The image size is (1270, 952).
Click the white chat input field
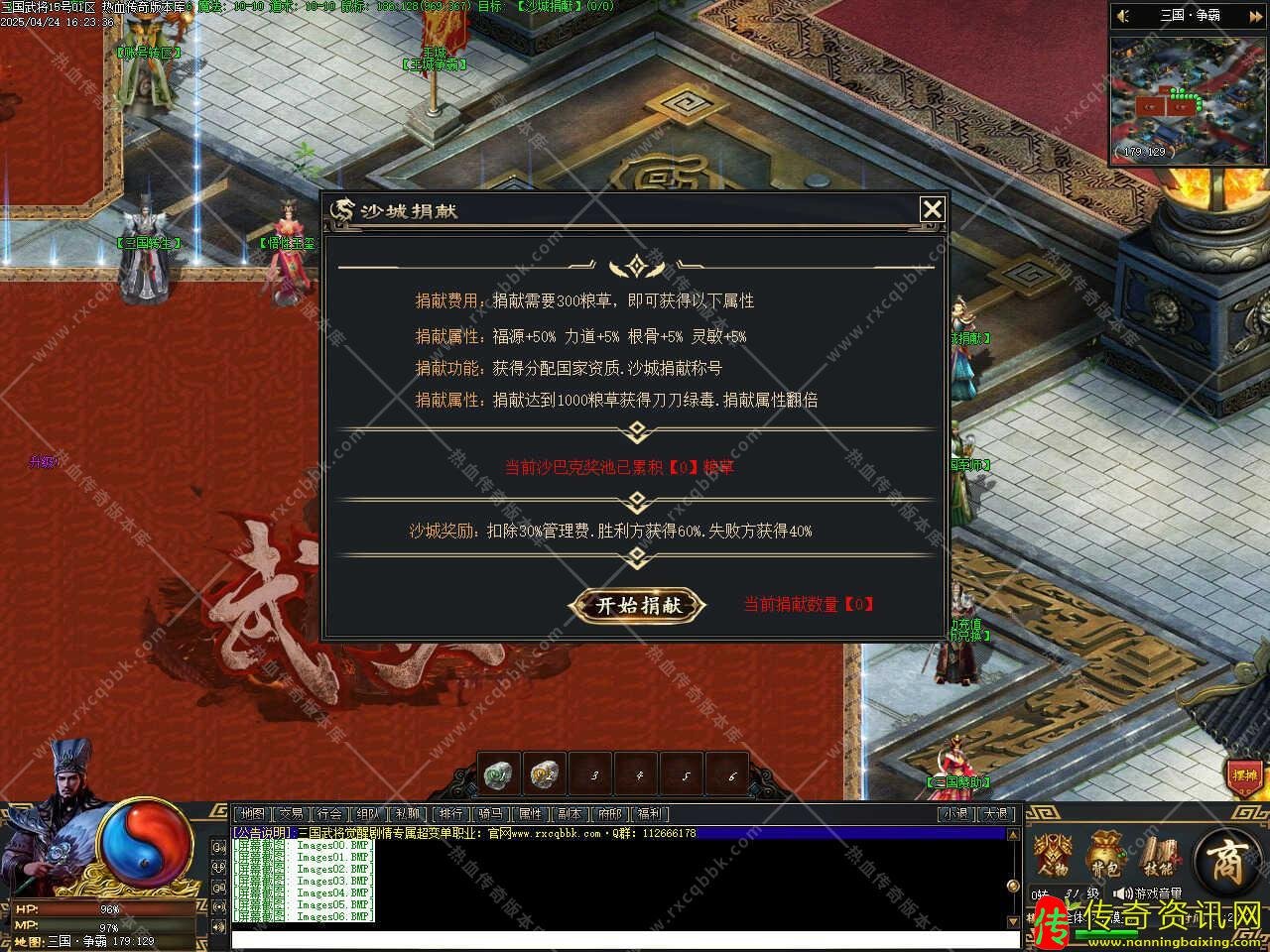[625, 938]
